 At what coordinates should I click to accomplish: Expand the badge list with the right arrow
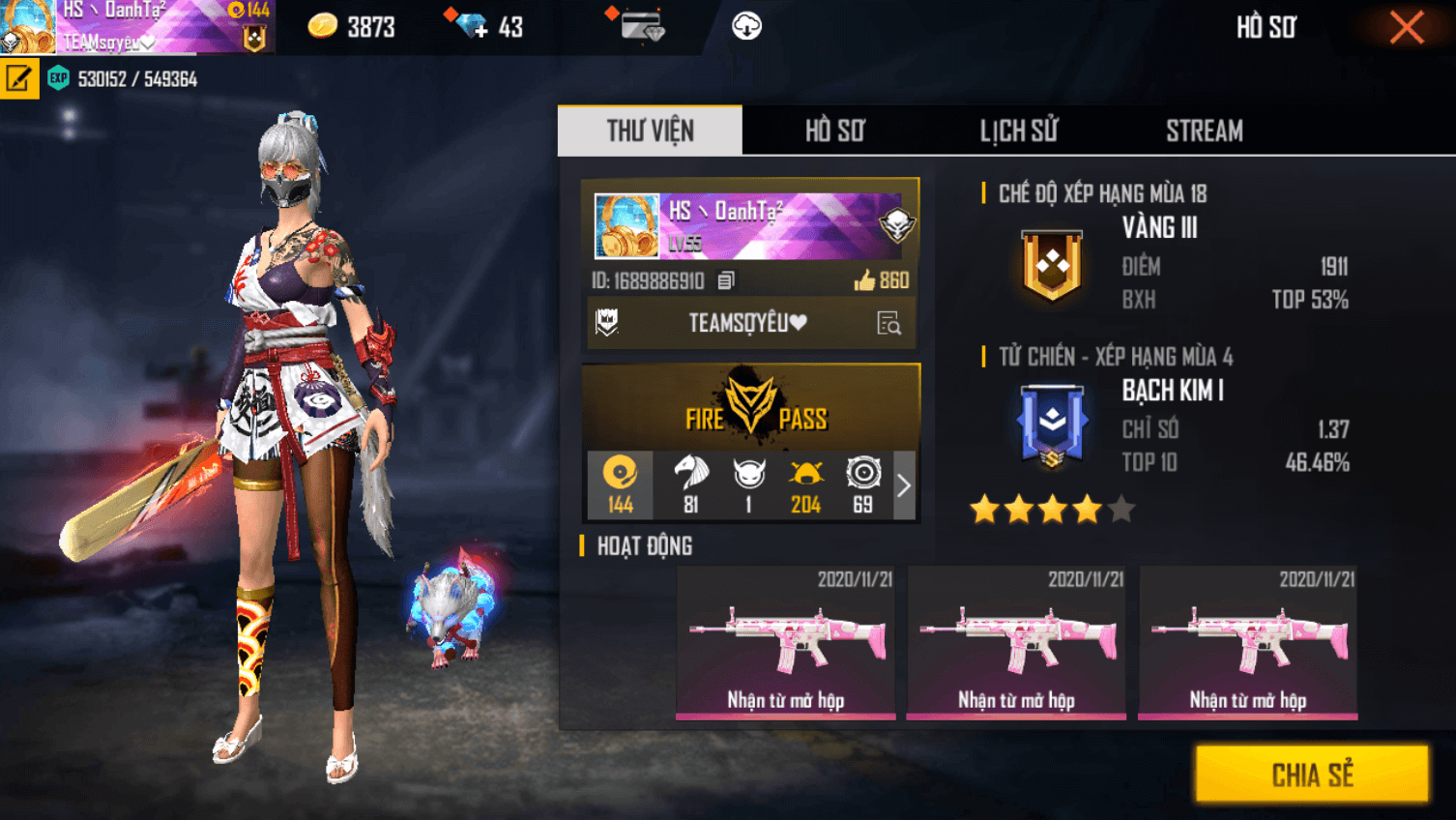[x=903, y=483]
